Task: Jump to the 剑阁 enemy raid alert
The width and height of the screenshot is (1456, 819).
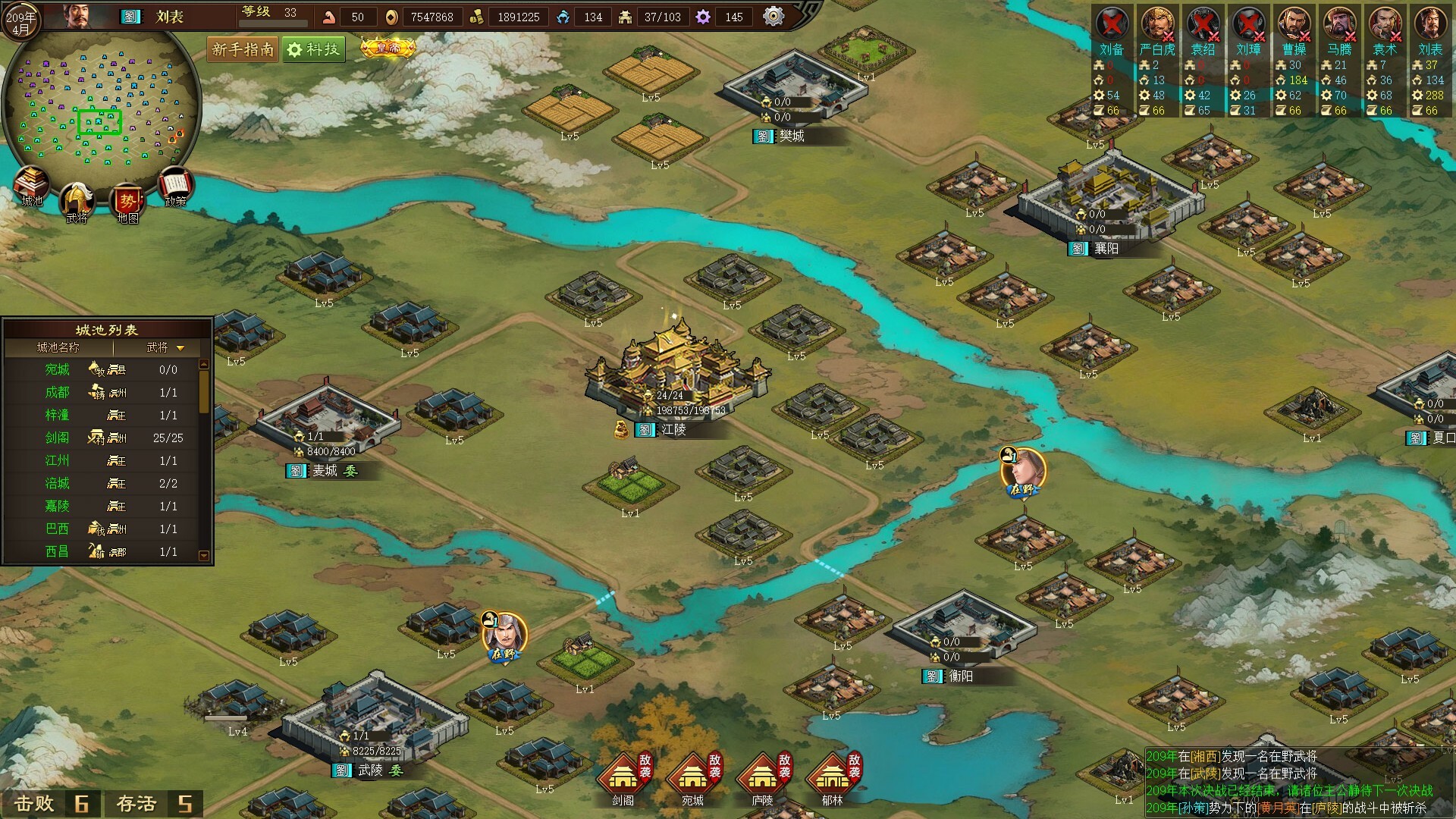Action: coord(623,777)
